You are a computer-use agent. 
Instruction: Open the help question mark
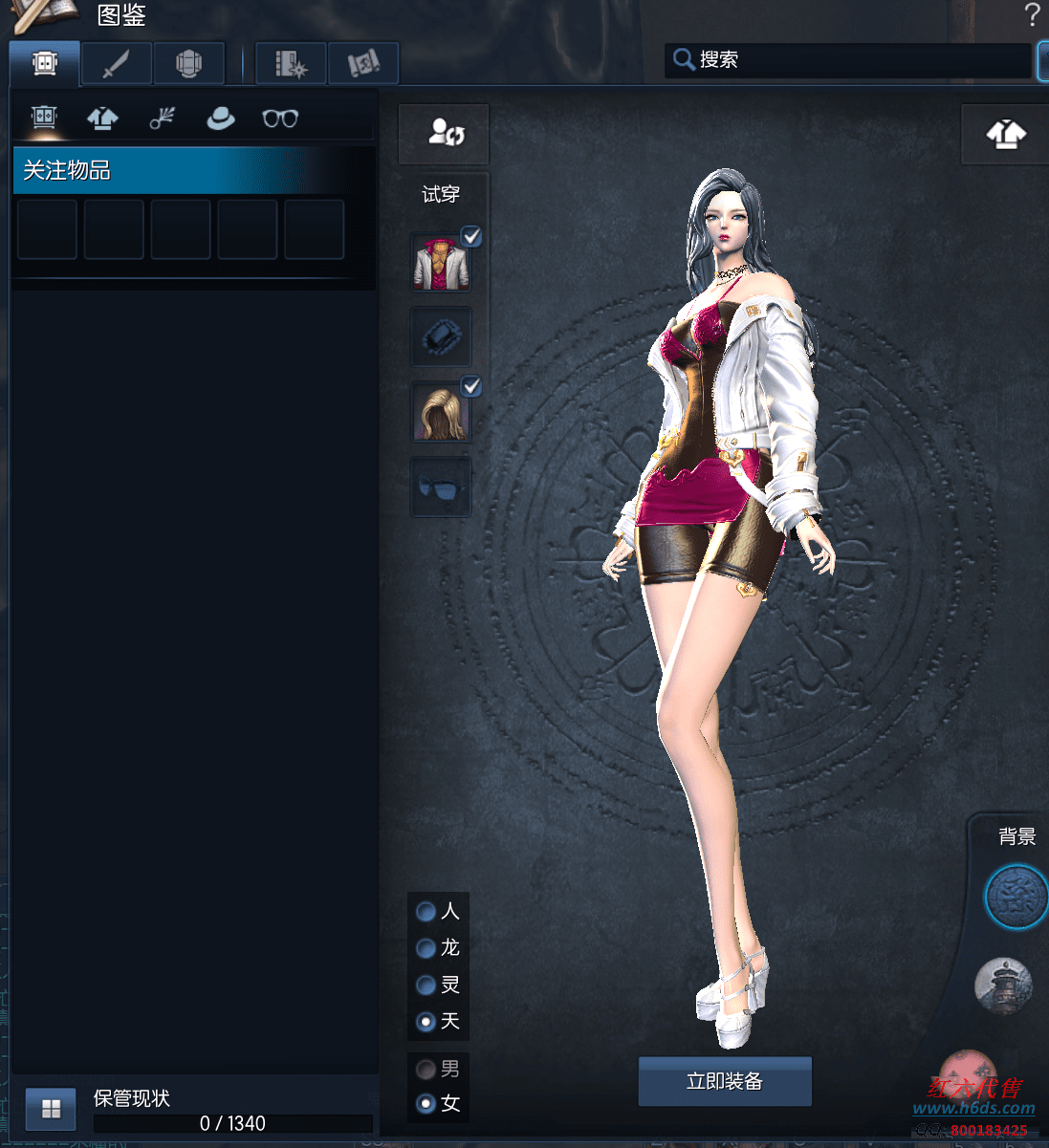(1032, 15)
